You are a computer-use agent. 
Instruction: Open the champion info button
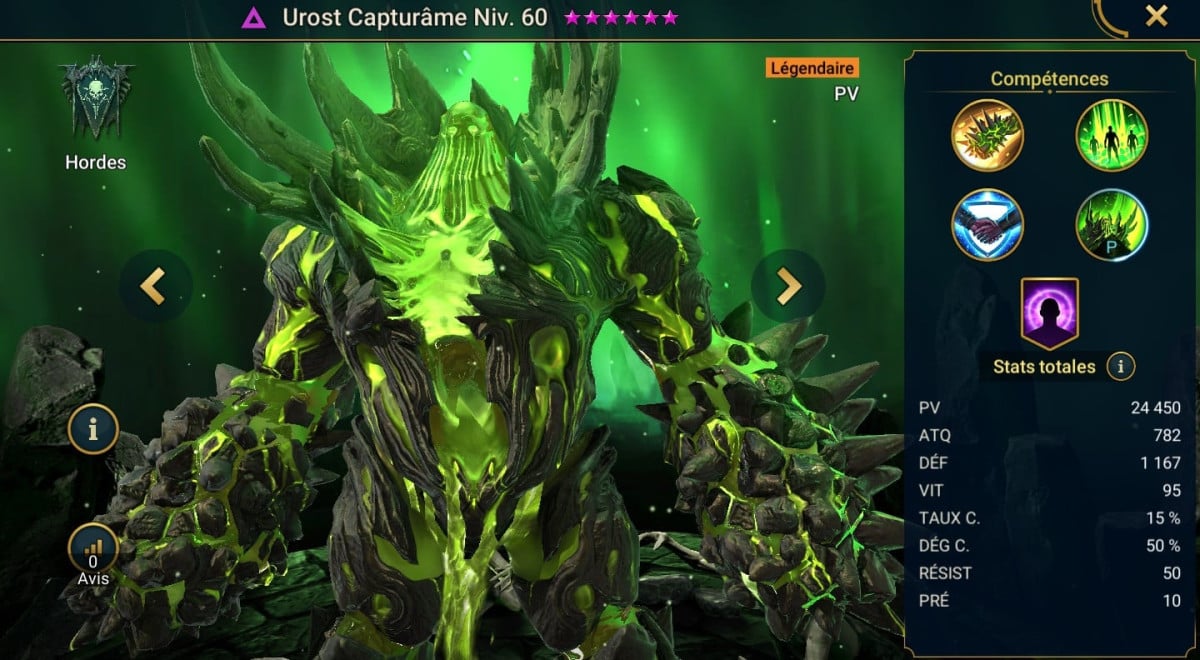click(93, 430)
